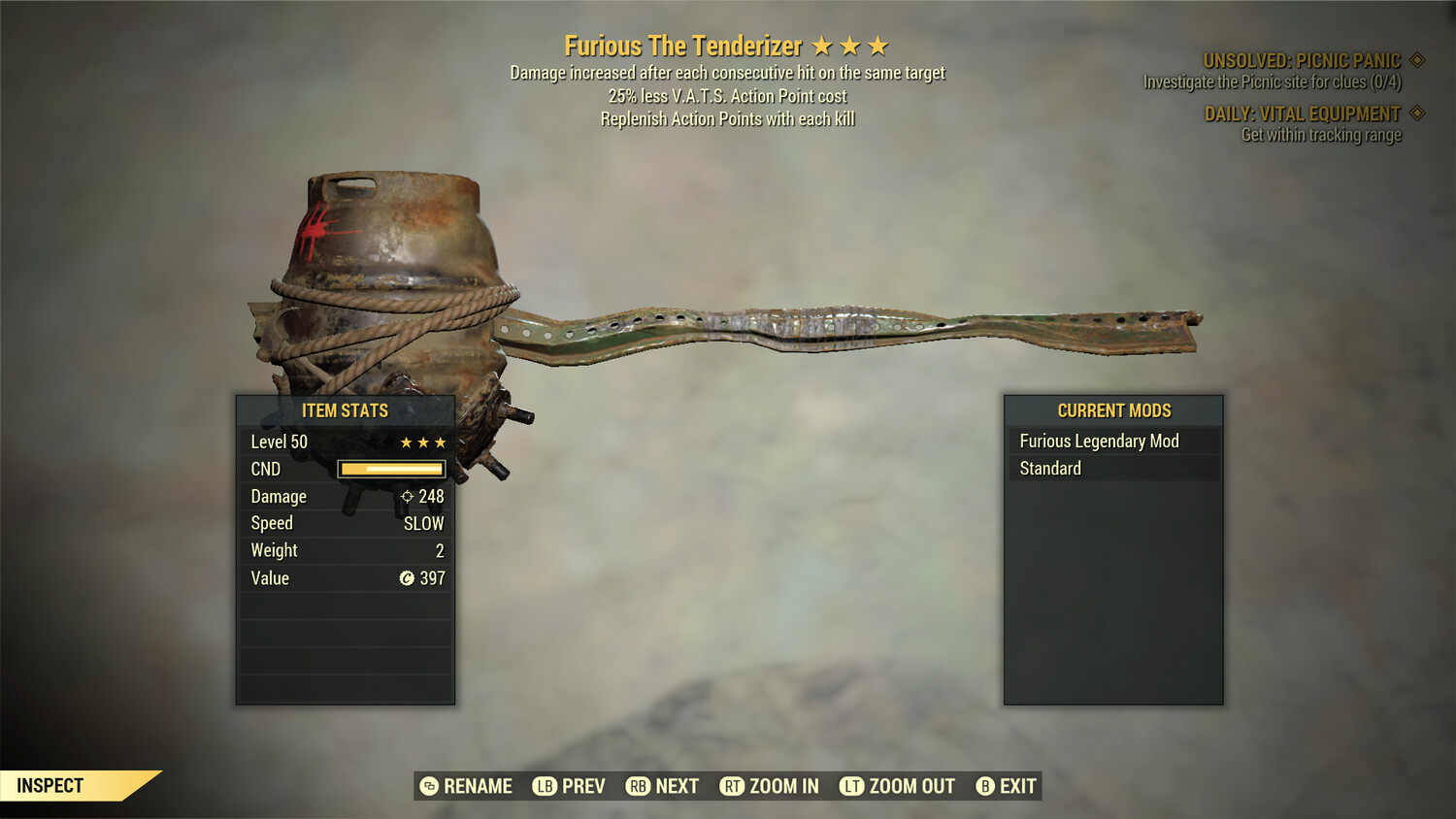The width and height of the screenshot is (1456, 819).
Task: Select the Daily: Vital Equipment objective
Action: pyautogui.click(x=1303, y=115)
